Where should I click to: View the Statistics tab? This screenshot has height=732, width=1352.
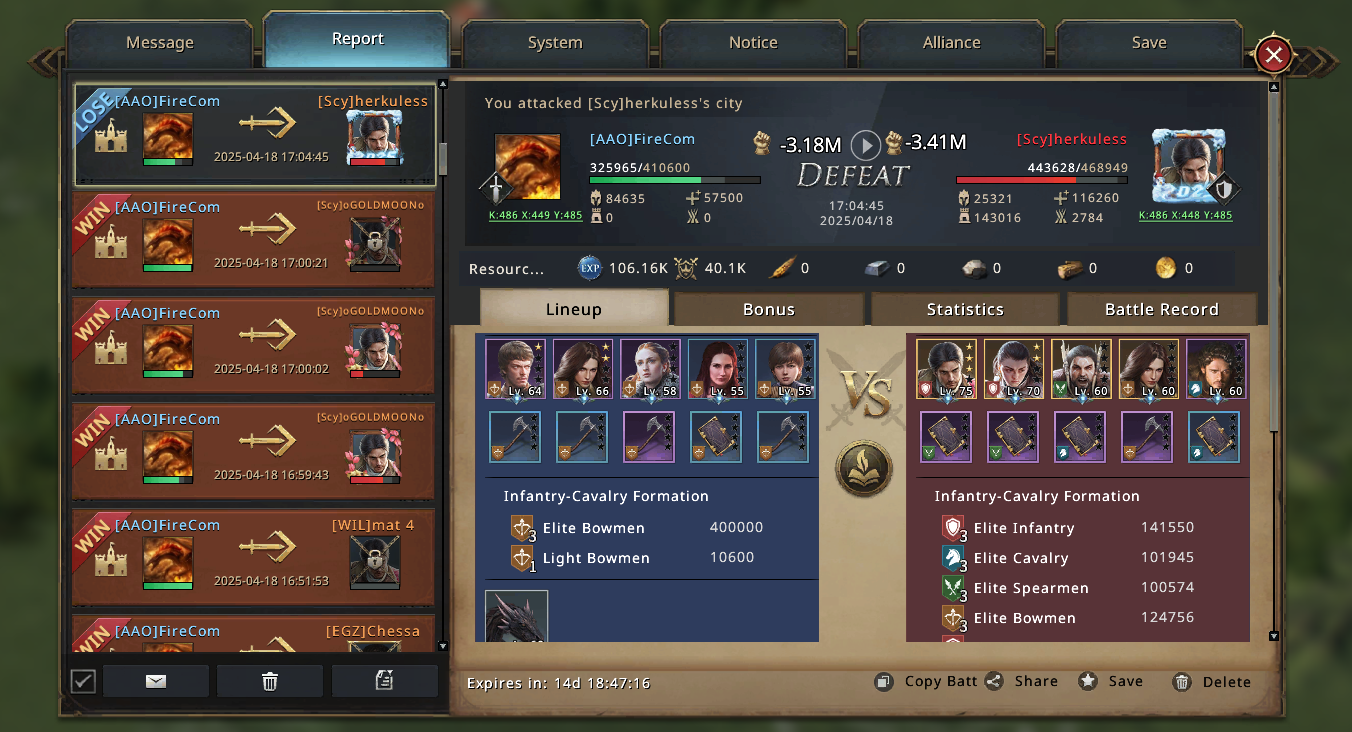click(x=965, y=309)
